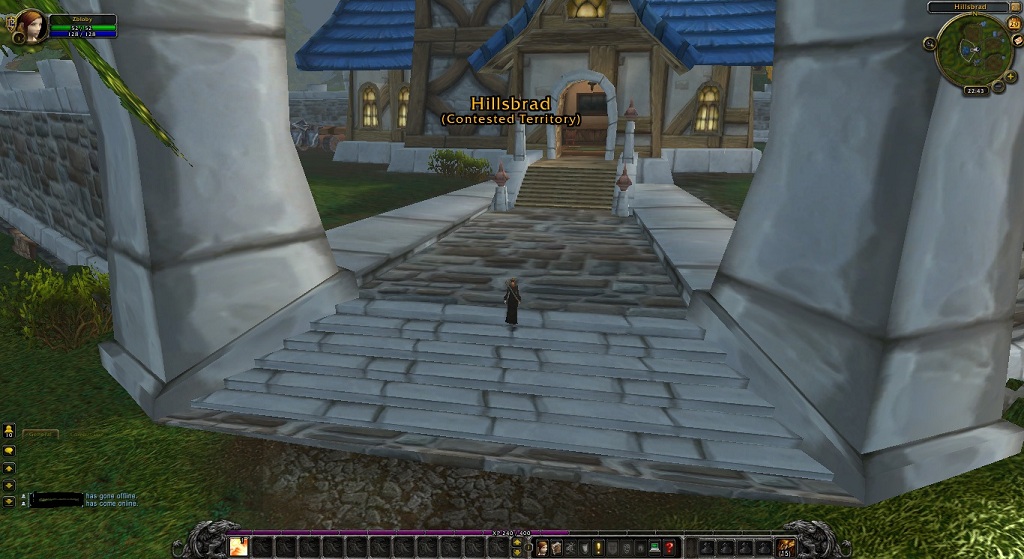
Task: Switch to the next action bar page
Action: [x=516, y=541]
